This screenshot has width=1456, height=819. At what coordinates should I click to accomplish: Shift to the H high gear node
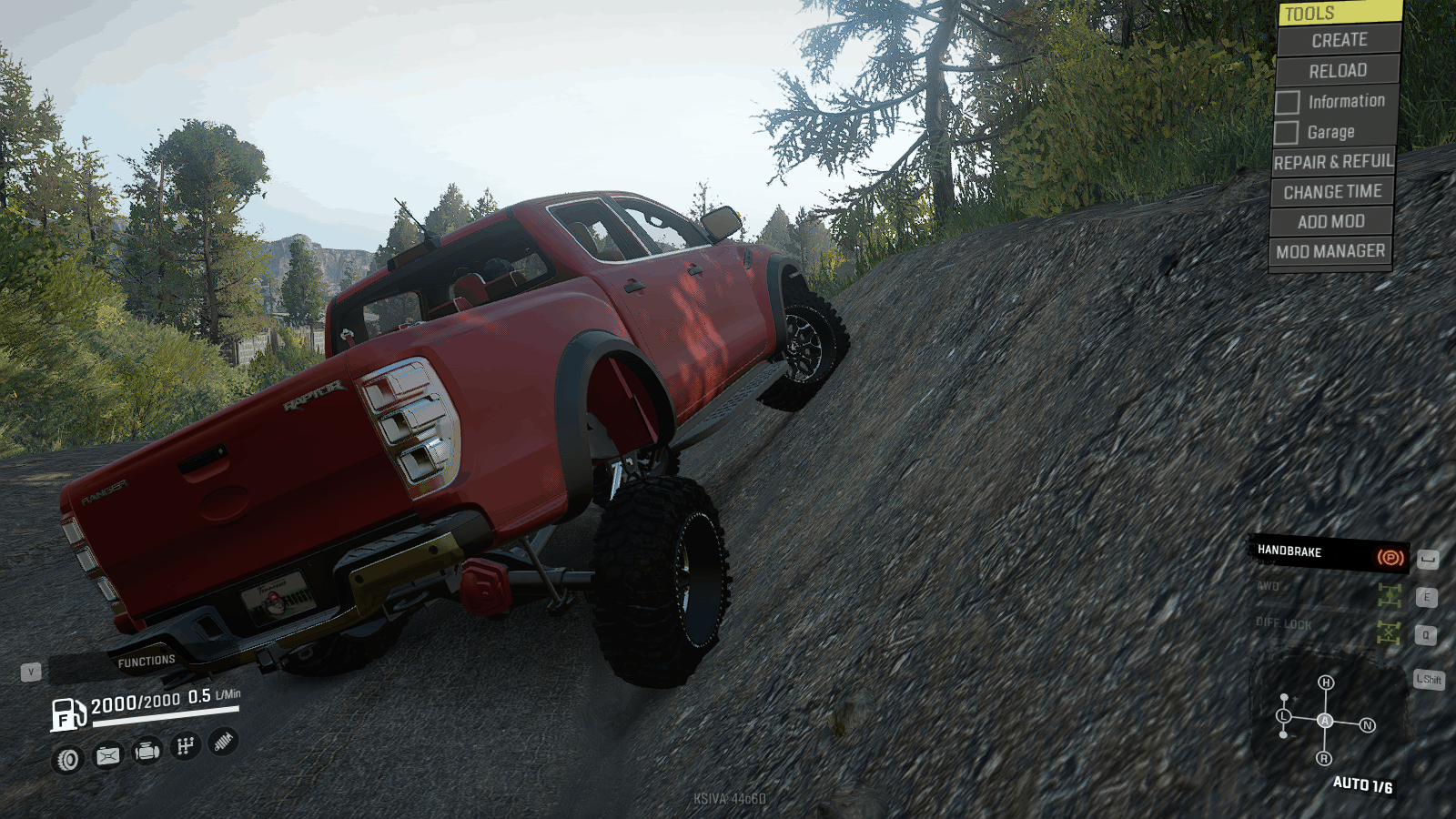click(x=1326, y=682)
